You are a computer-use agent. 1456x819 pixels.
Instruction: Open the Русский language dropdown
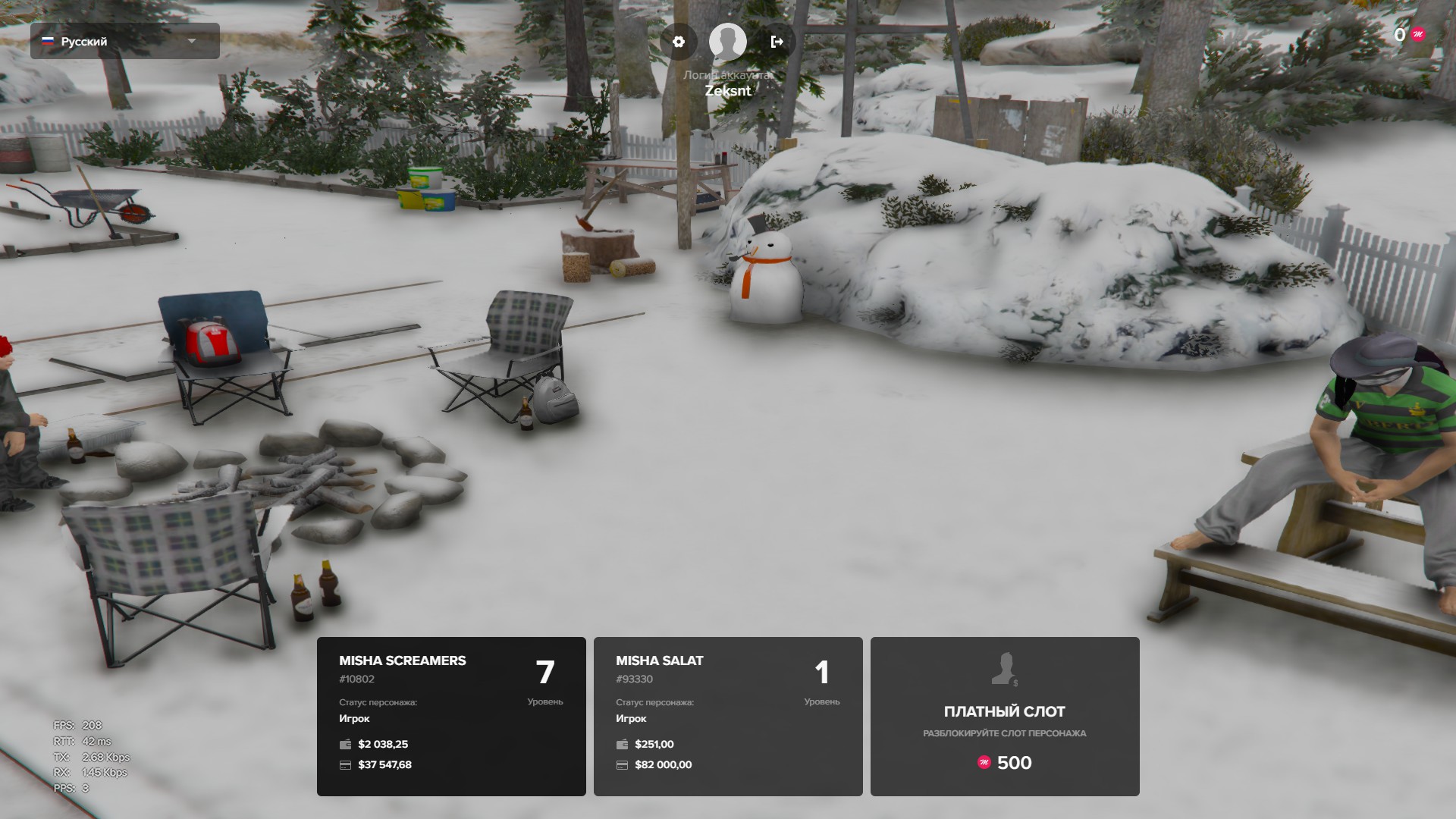(x=125, y=41)
